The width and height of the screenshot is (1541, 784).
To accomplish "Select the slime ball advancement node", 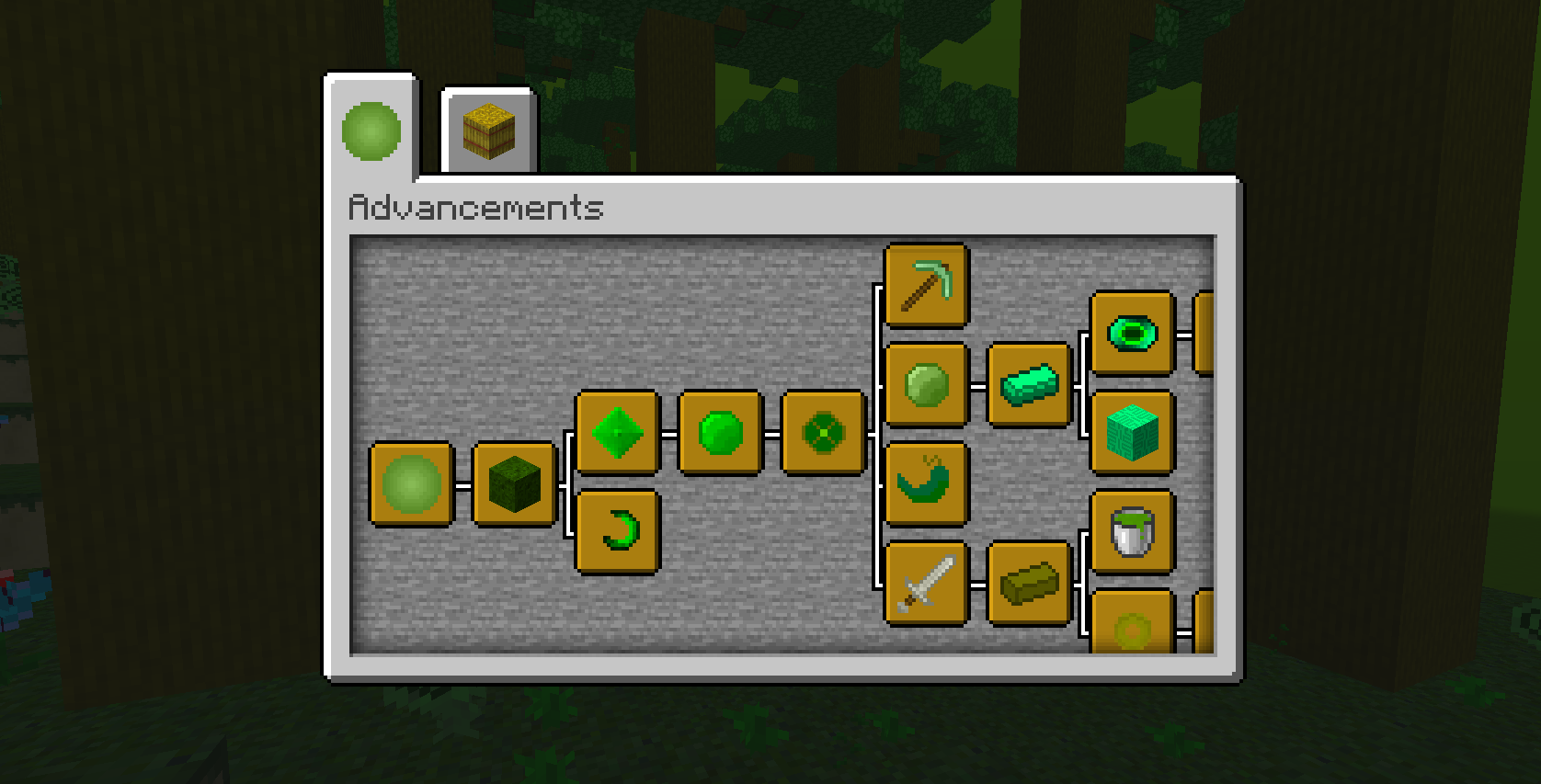I will click(x=411, y=487).
